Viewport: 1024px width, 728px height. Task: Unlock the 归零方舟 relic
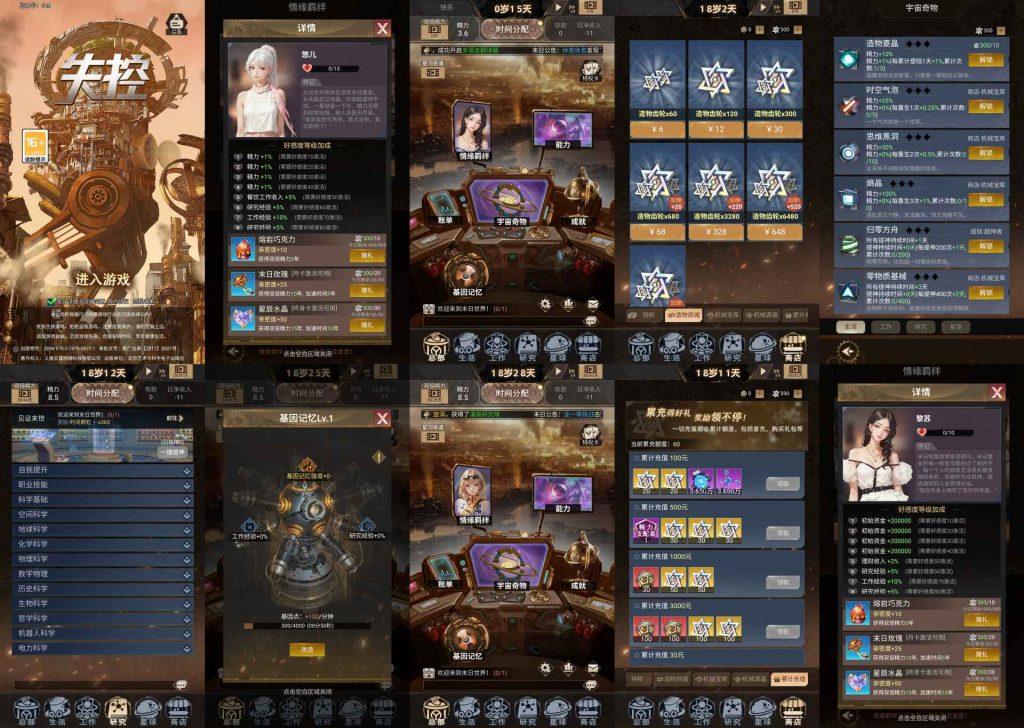986,246
